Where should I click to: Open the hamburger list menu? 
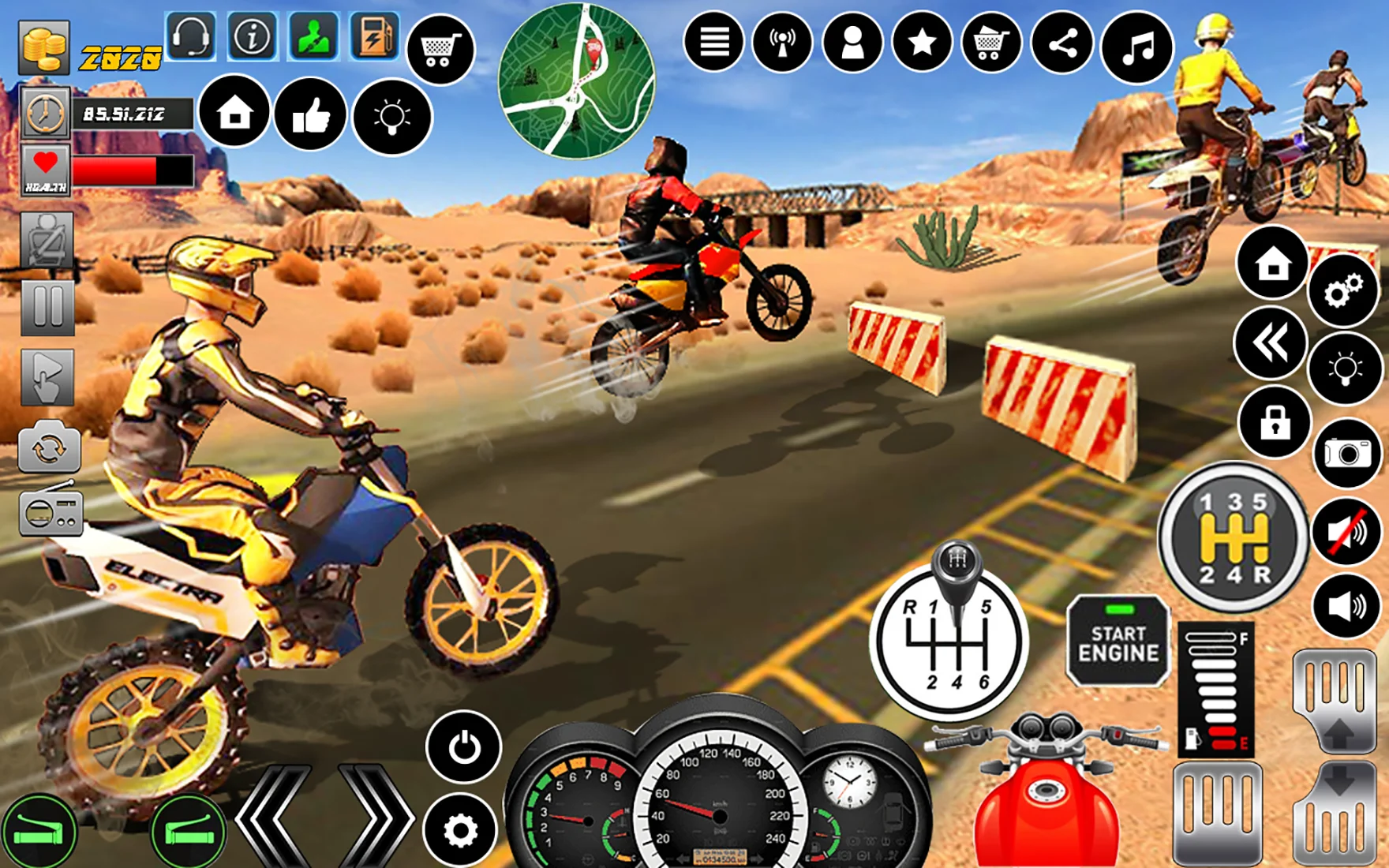tap(713, 43)
